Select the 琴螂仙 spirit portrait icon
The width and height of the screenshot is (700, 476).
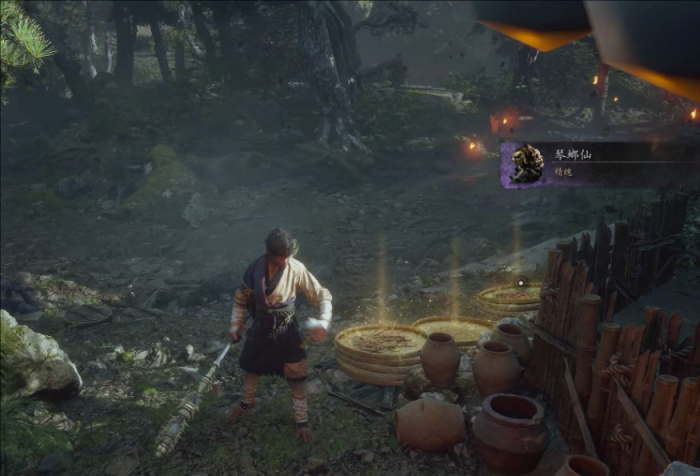tap(527, 164)
